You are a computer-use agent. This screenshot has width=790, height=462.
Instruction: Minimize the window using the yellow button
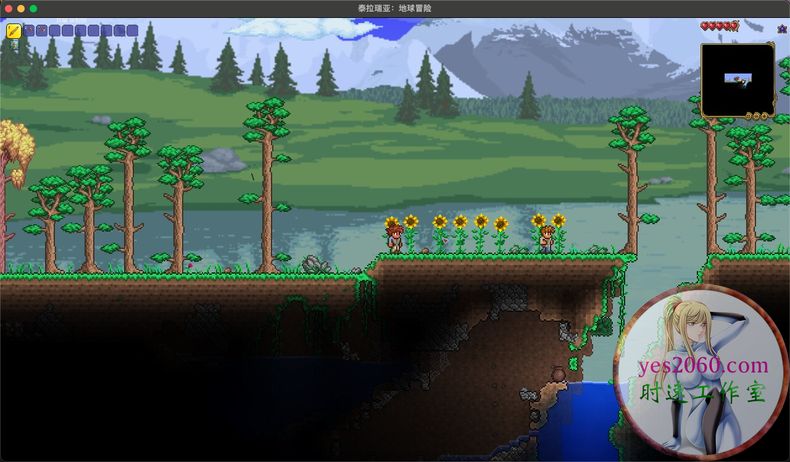tap(20, 8)
